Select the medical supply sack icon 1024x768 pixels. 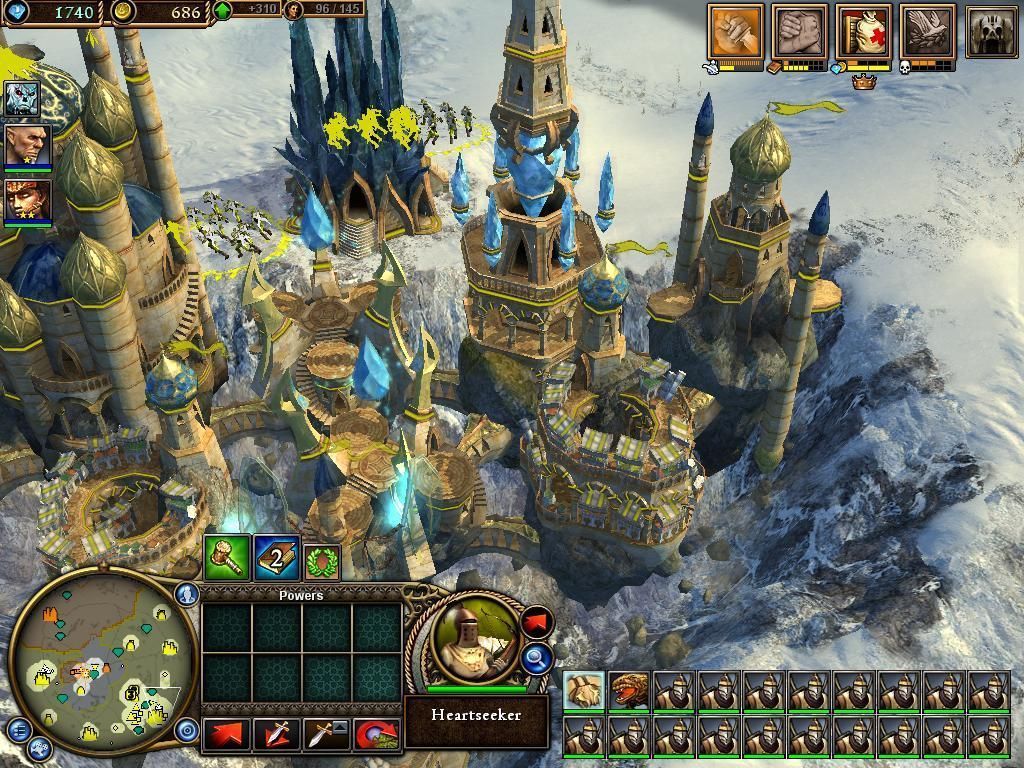[865, 31]
